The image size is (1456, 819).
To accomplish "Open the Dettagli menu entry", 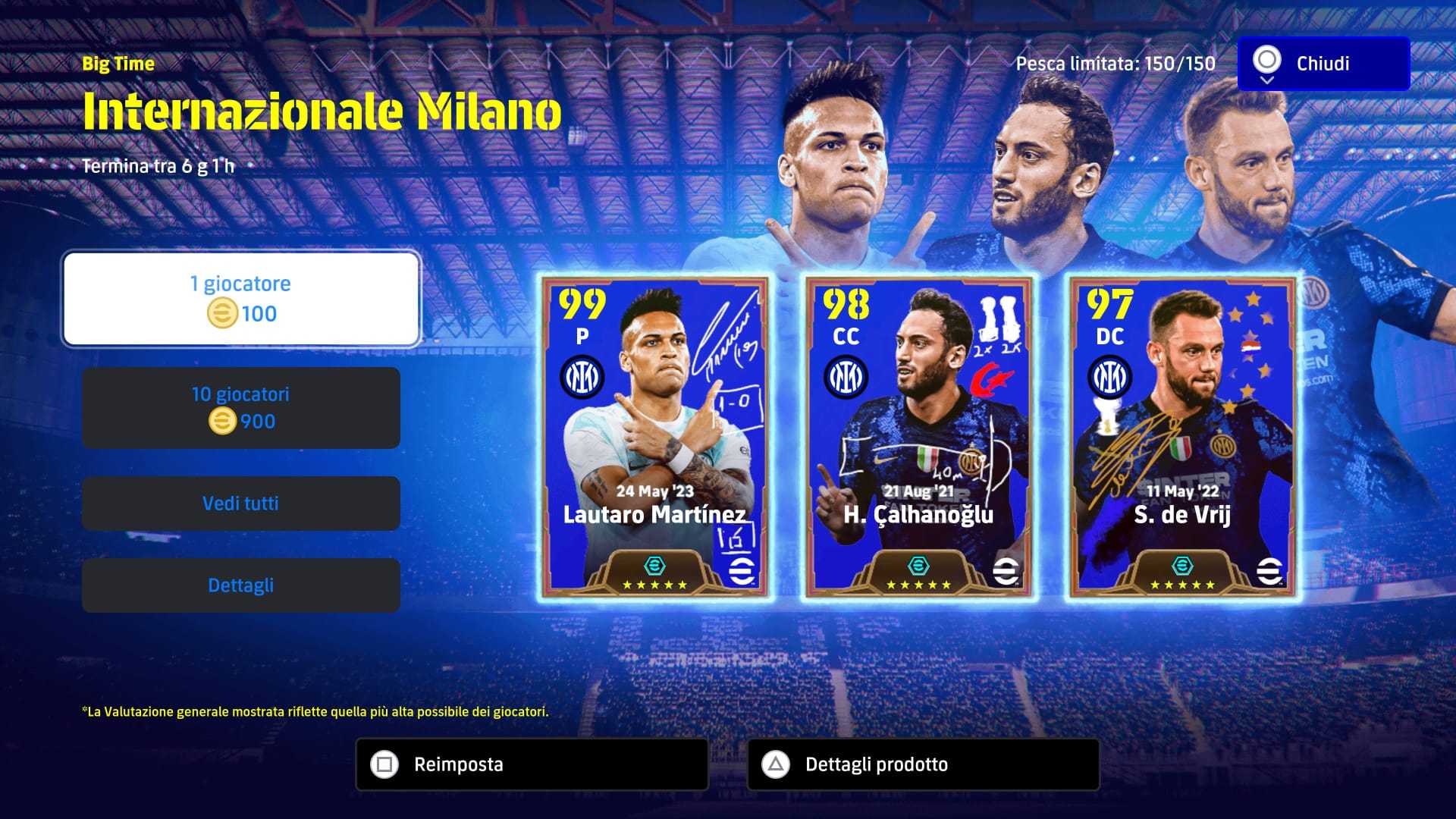I will point(241,585).
